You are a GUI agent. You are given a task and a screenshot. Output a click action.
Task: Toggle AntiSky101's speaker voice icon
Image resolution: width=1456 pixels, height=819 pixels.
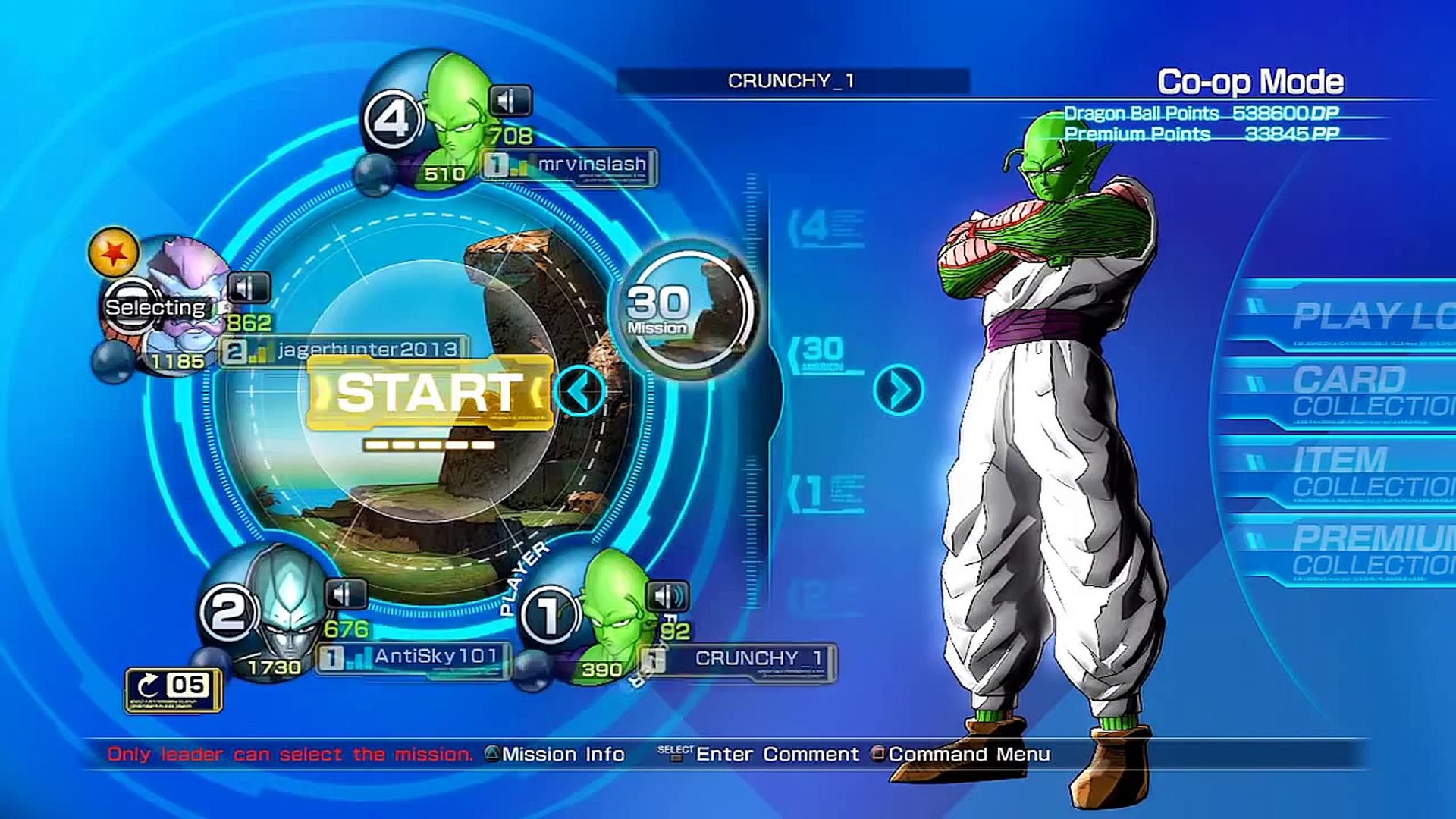(x=347, y=595)
